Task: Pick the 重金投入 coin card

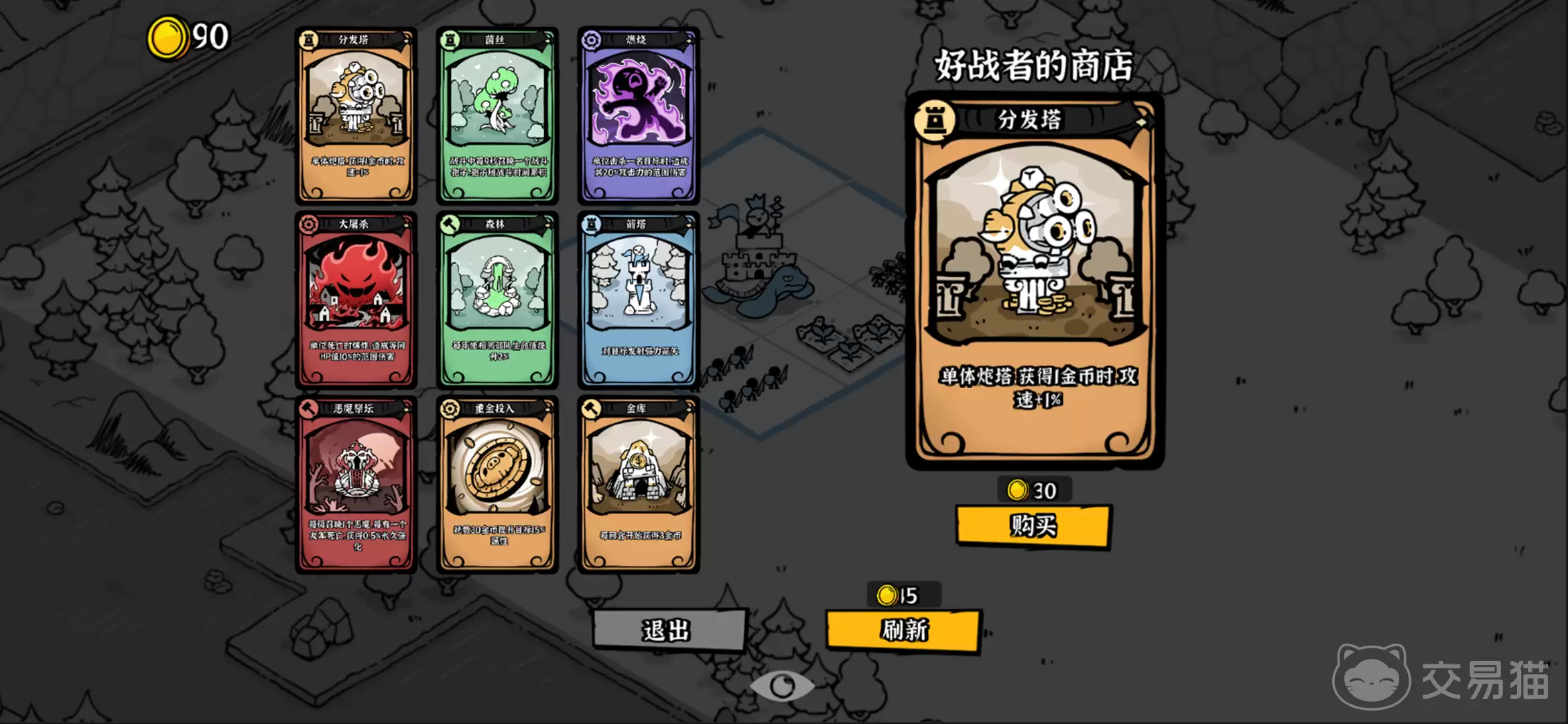Action: tap(497, 484)
